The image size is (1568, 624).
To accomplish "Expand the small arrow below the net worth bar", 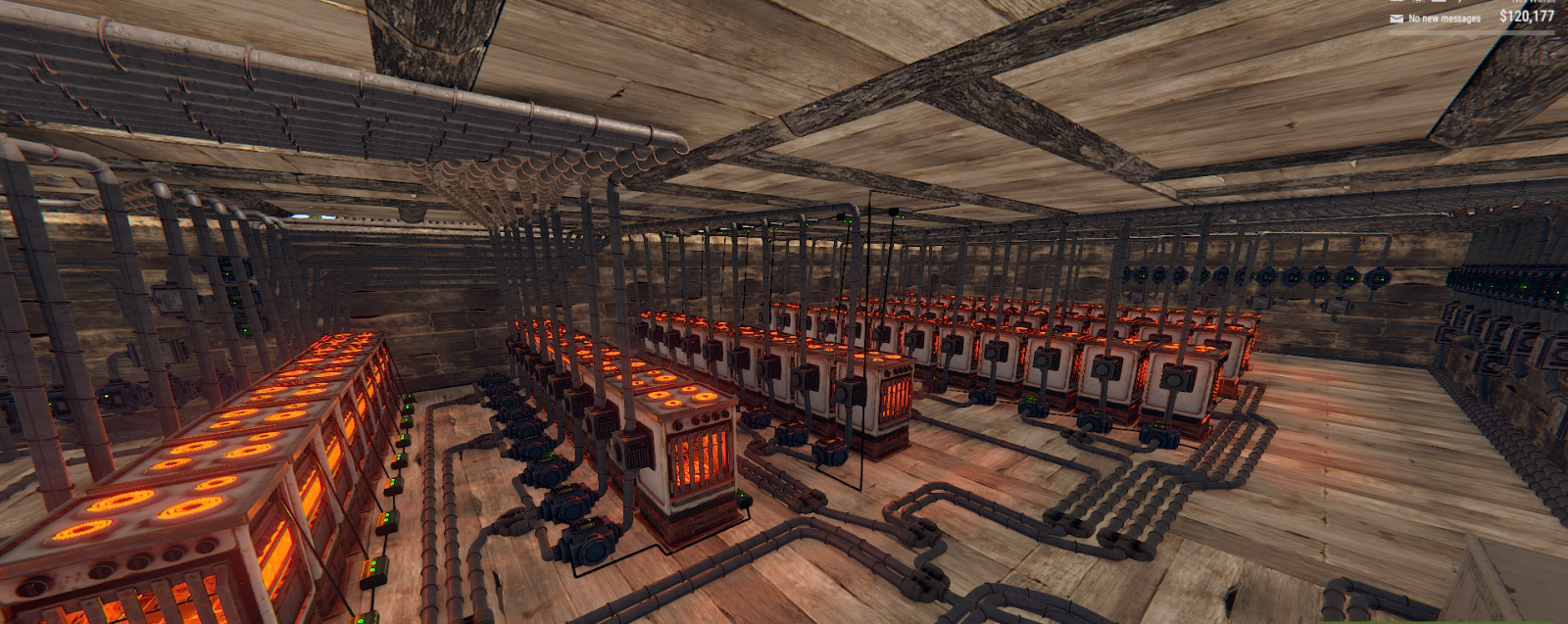I will tap(1472, 37).
